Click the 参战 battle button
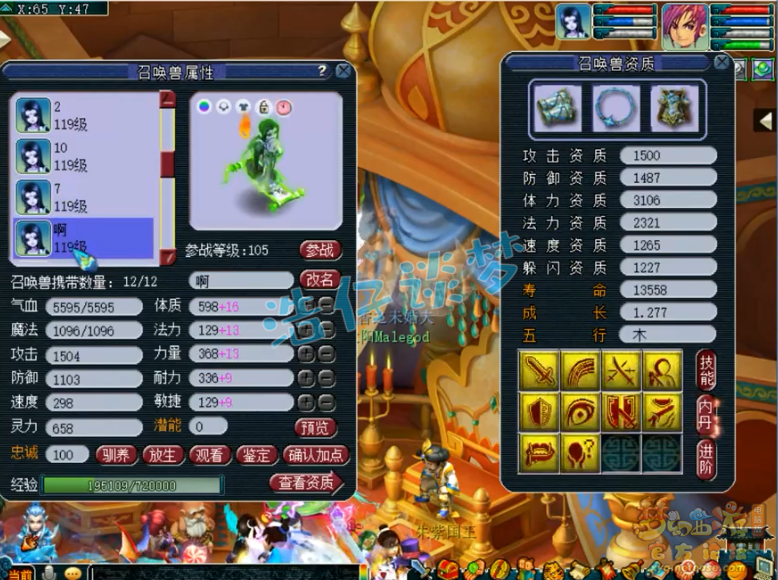Viewport: 778px width, 580px height. pyautogui.click(x=319, y=250)
